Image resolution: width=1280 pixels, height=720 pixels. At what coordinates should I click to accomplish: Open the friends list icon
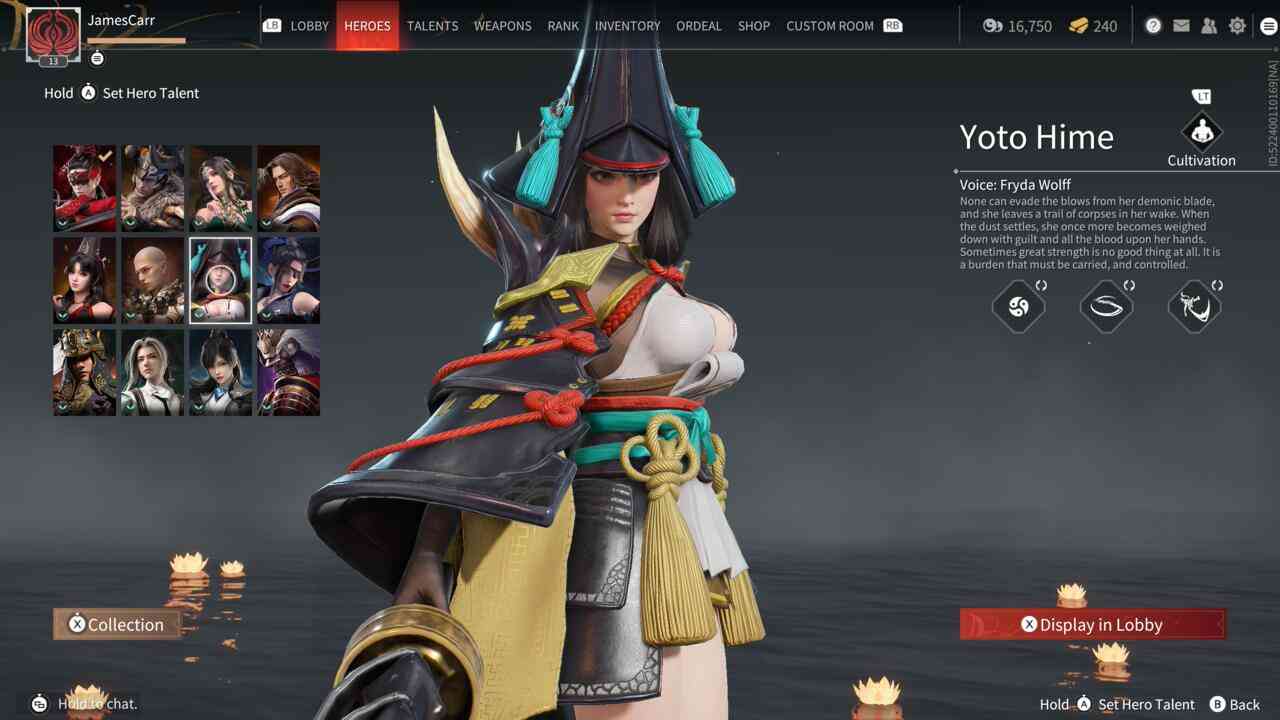[1209, 26]
